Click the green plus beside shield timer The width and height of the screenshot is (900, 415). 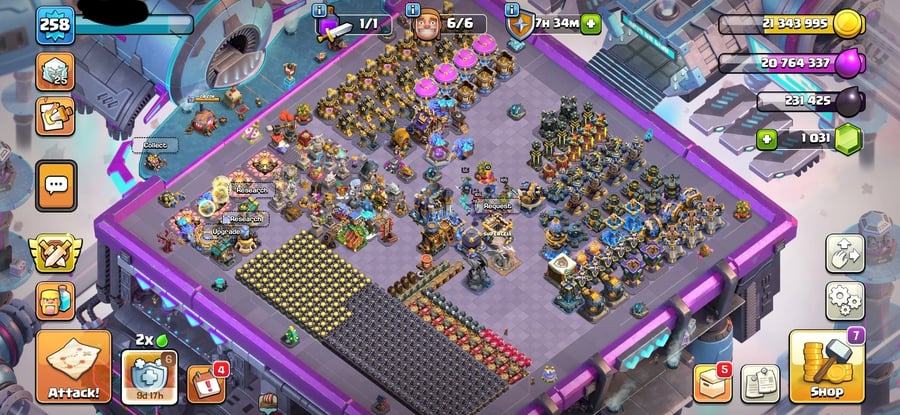click(x=591, y=24)
